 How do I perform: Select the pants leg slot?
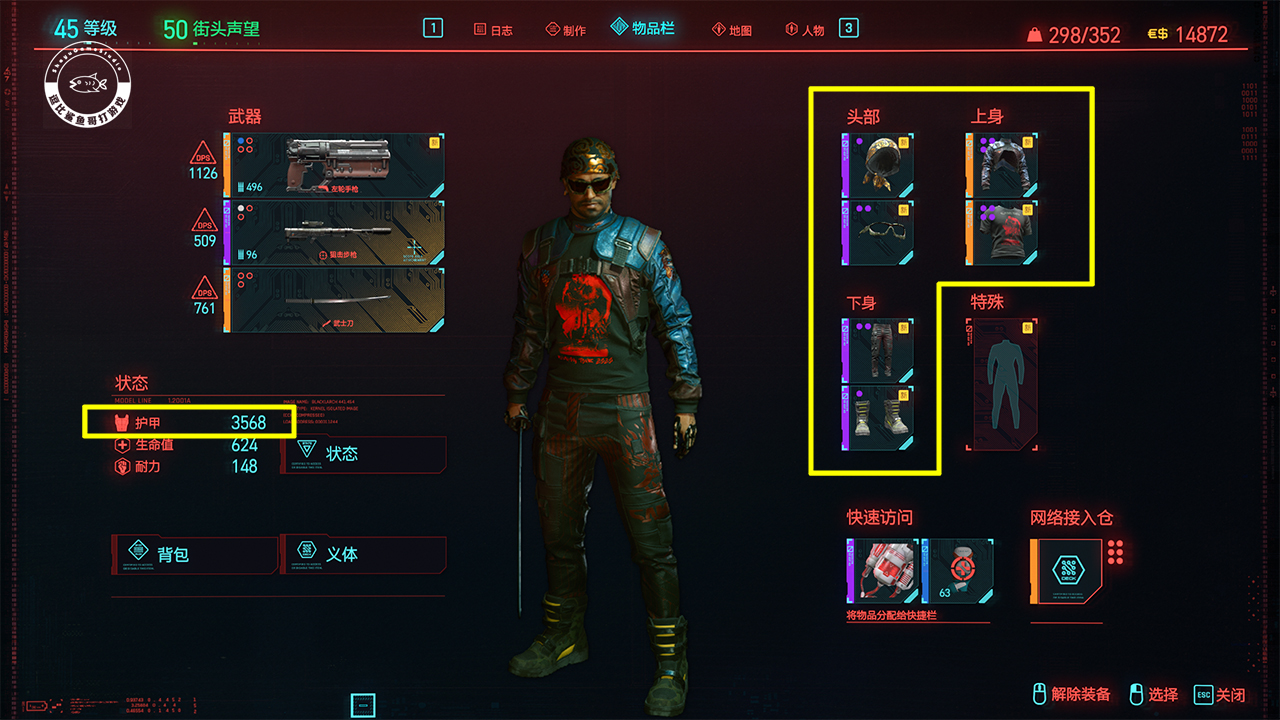(x=879, y=350)
